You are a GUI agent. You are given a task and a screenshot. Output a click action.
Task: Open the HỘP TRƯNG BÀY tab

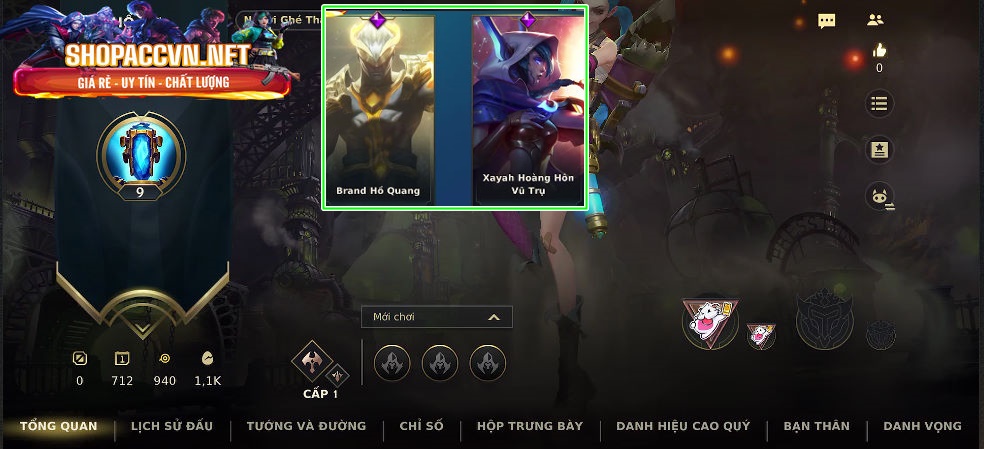[x=530, y=427]
